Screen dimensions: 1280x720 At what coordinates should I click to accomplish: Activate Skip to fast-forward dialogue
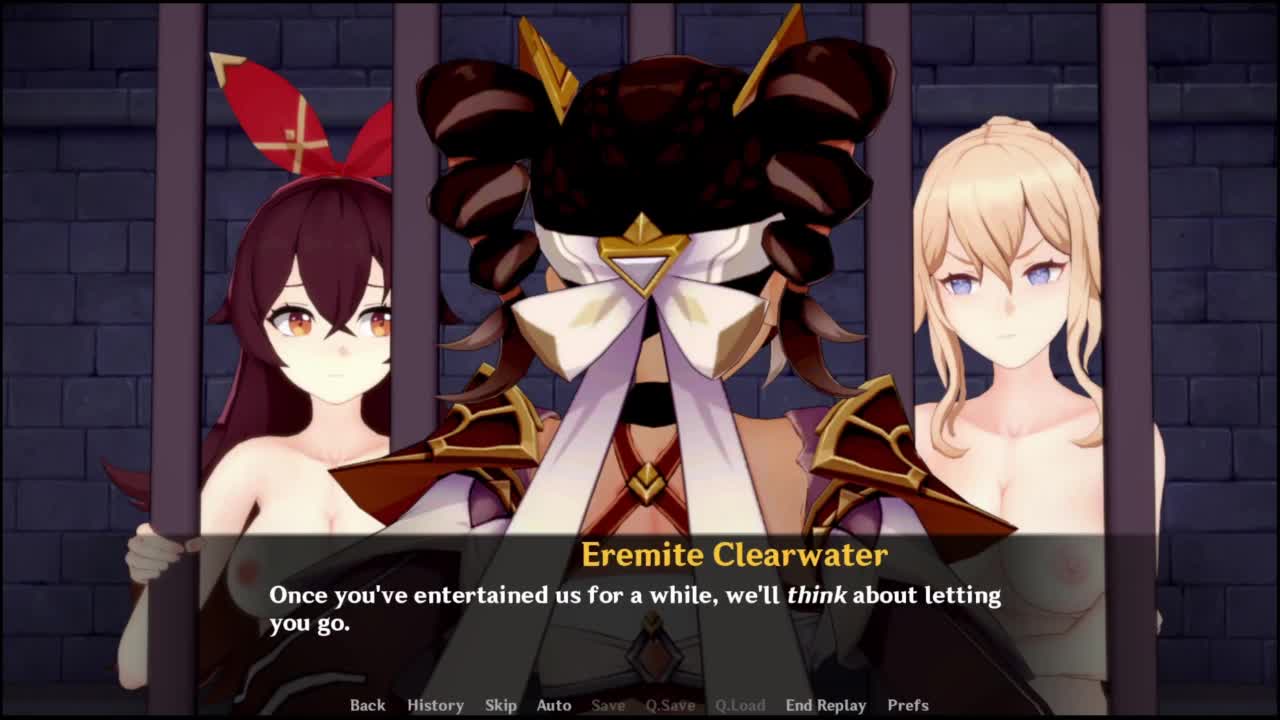pos(500,705)
